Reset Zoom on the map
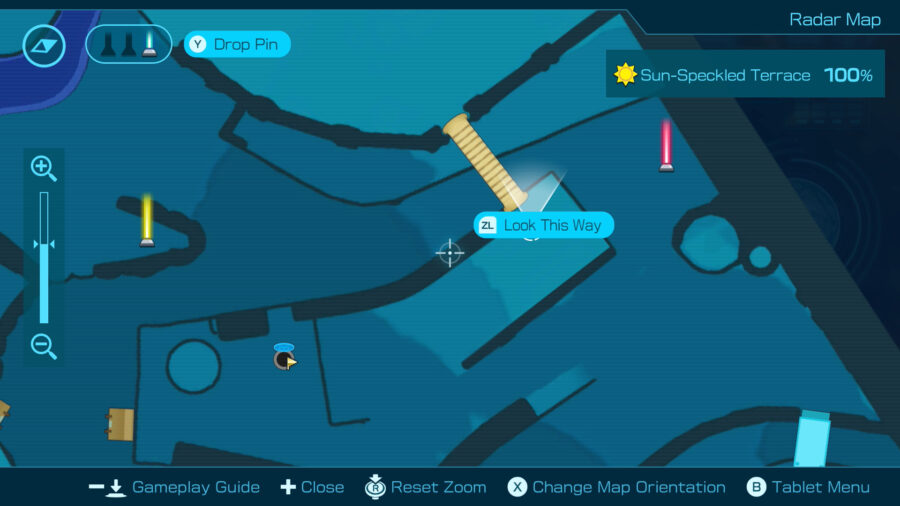 [x=426, y=487]
